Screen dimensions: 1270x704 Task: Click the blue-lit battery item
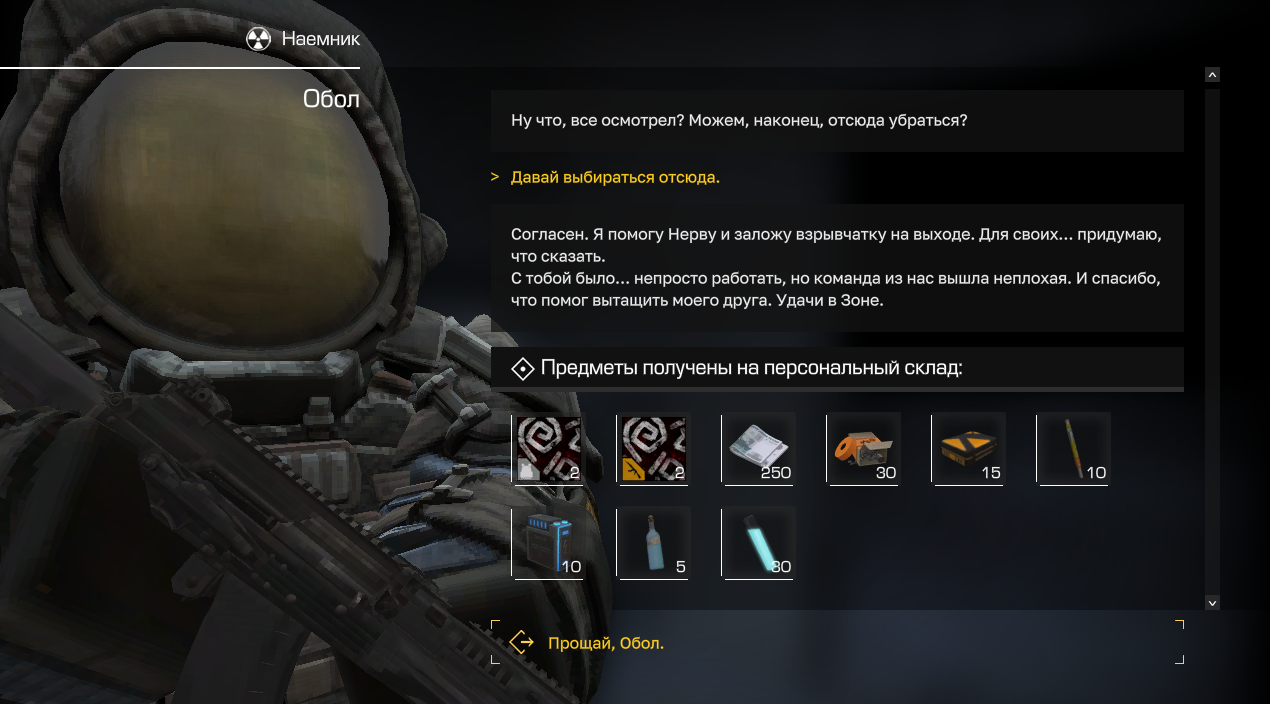pos(548,542)
